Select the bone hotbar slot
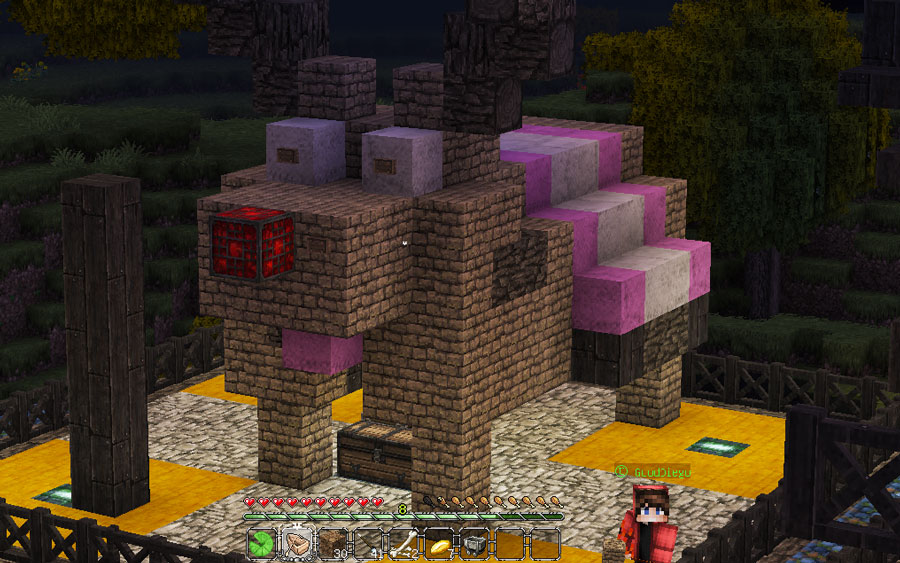 pos(403,544)
